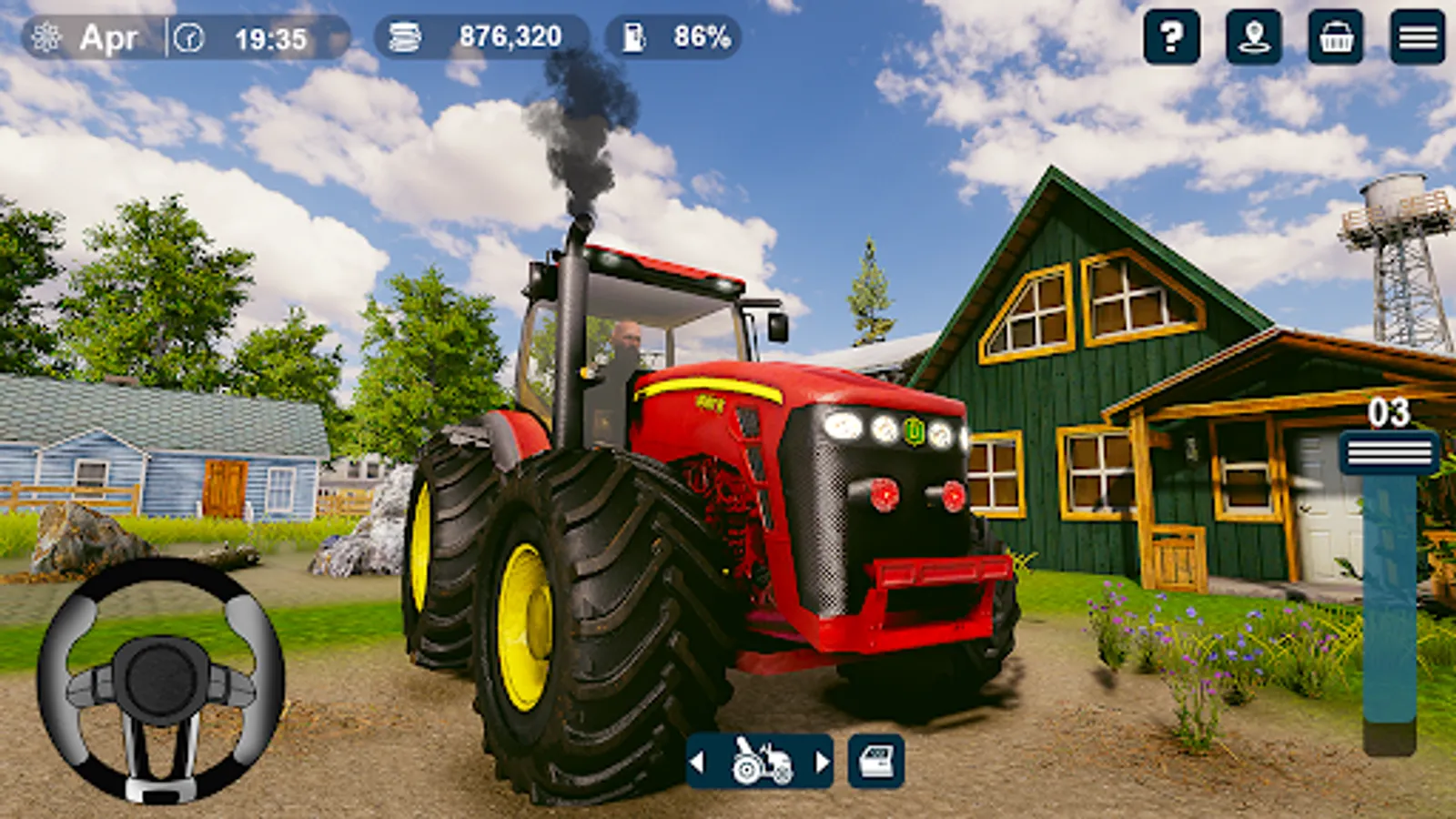This screenshot has height=819, width=1456.
Task: Switch to next vehicle with right arrow
Action: coord(822,761)
